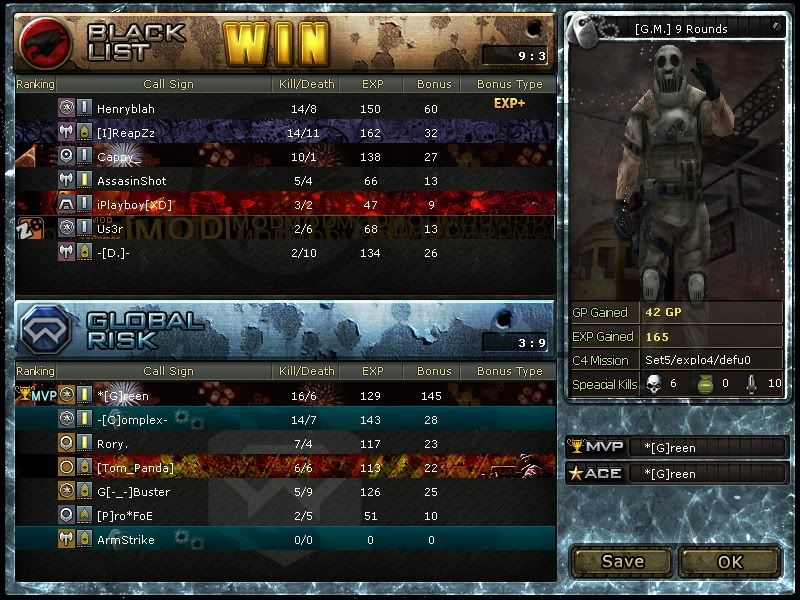Choose the -[C]omplex- player row
This screenshot has width=800, height=600.
[285, 420]
